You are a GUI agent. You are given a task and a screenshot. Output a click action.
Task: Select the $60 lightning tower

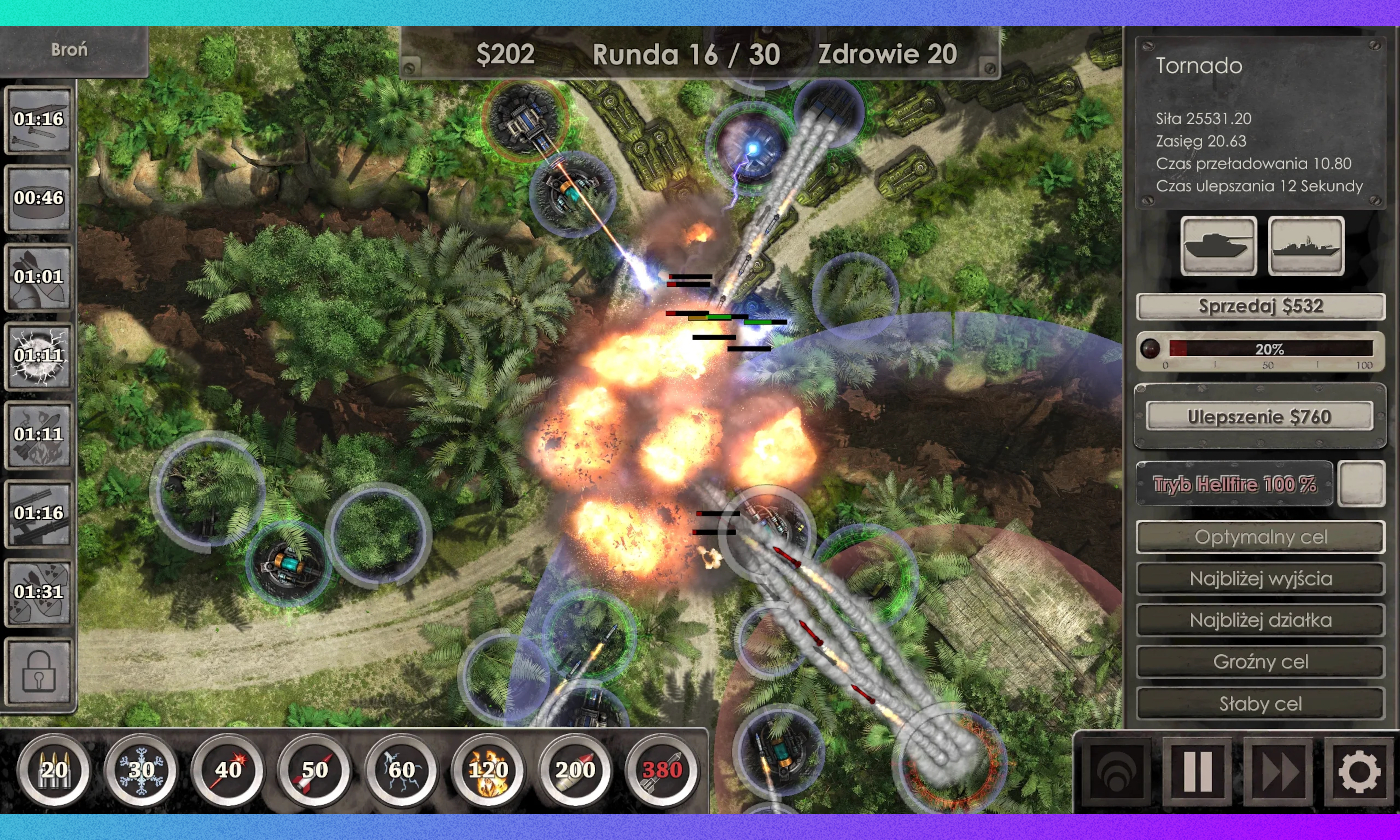coord(401,770)
